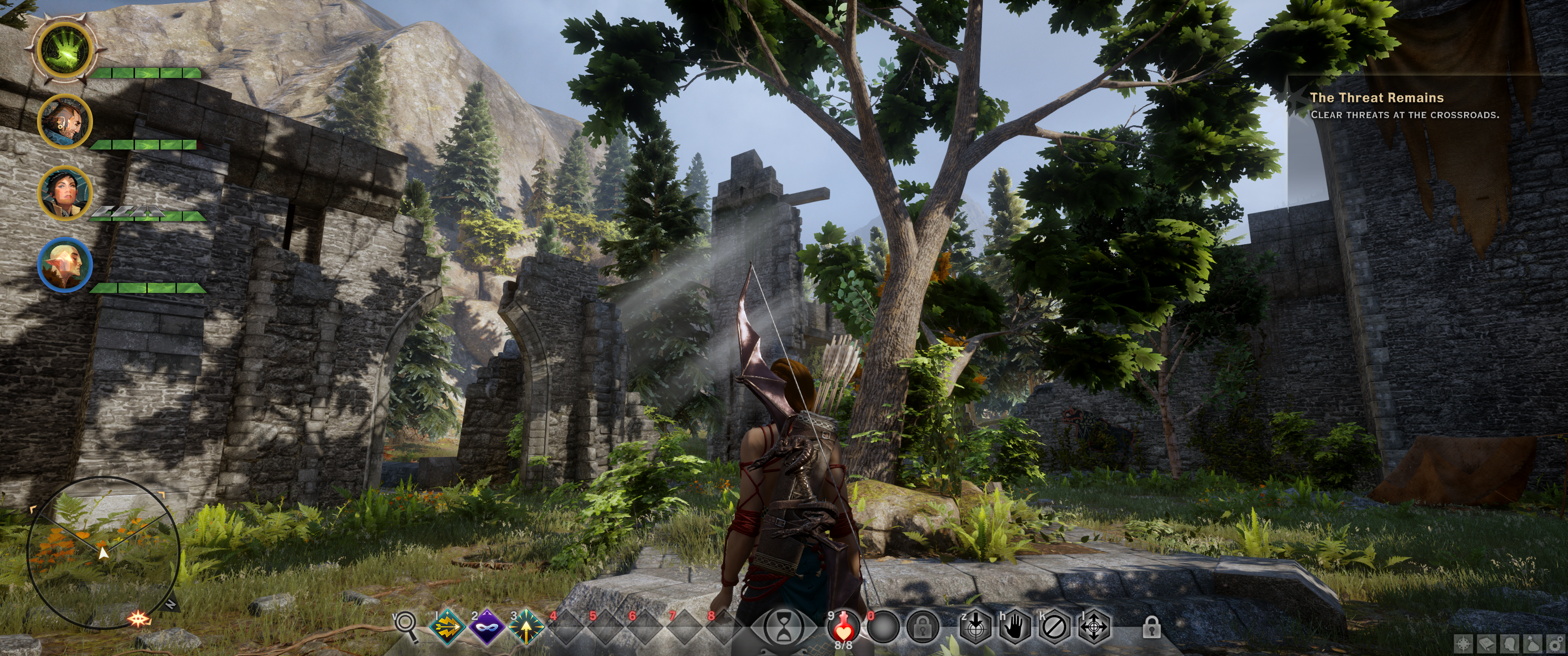1568x656 pixels.
Task: Activate the purple mask stealth ability
Action: [x=486, y=625]
